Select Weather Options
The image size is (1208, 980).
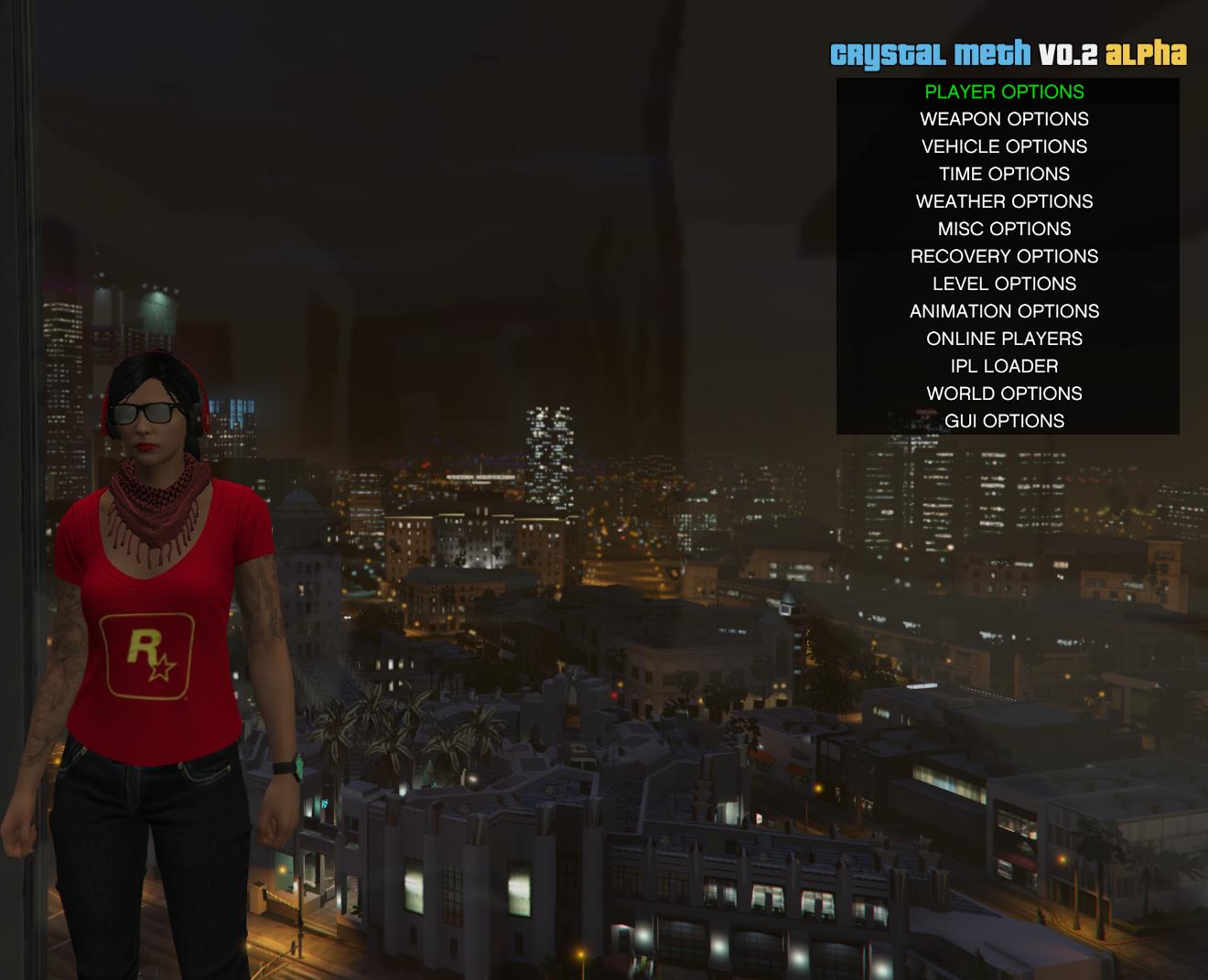1004,201
